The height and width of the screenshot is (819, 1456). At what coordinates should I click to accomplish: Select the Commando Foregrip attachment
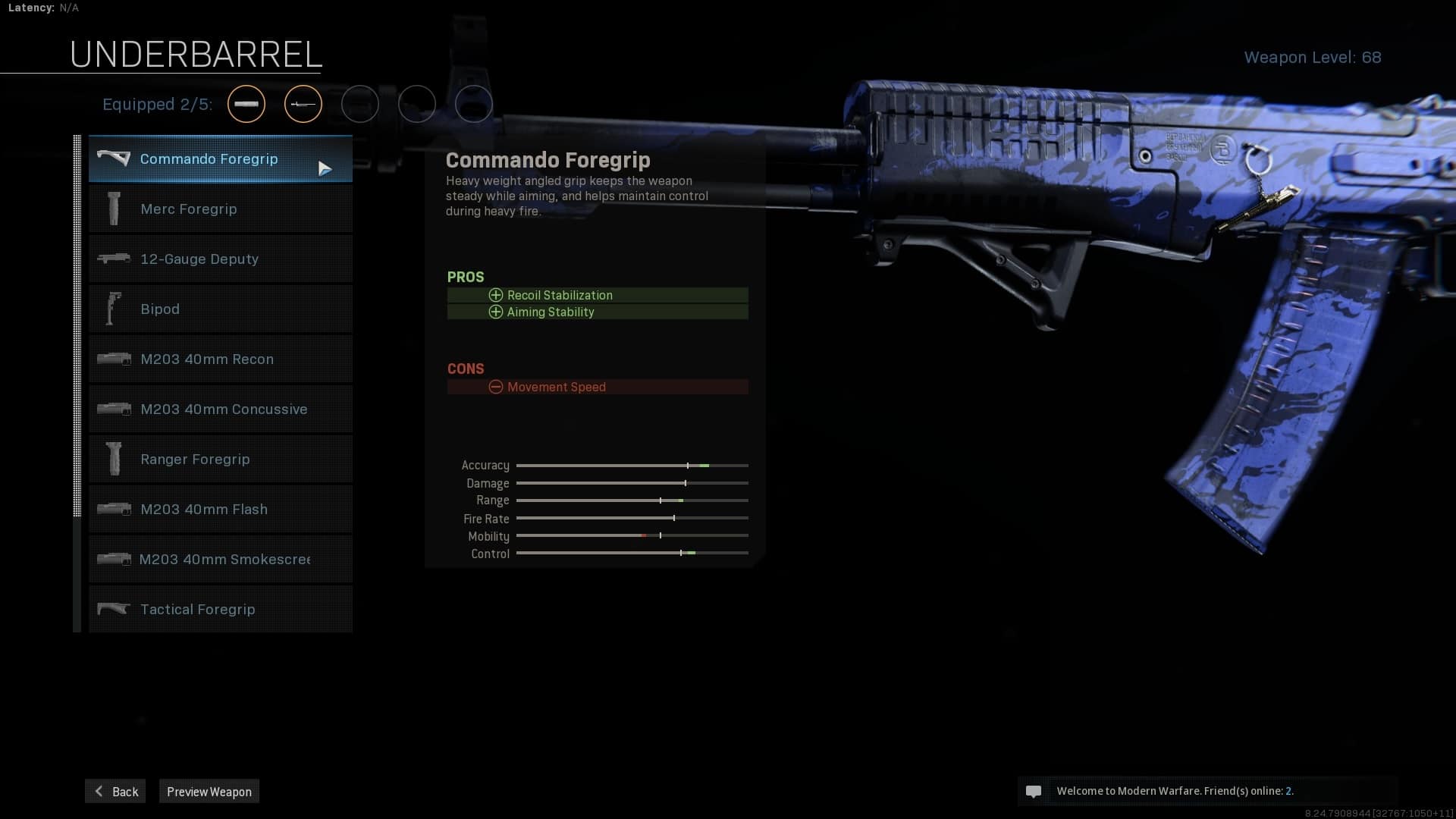220,159
